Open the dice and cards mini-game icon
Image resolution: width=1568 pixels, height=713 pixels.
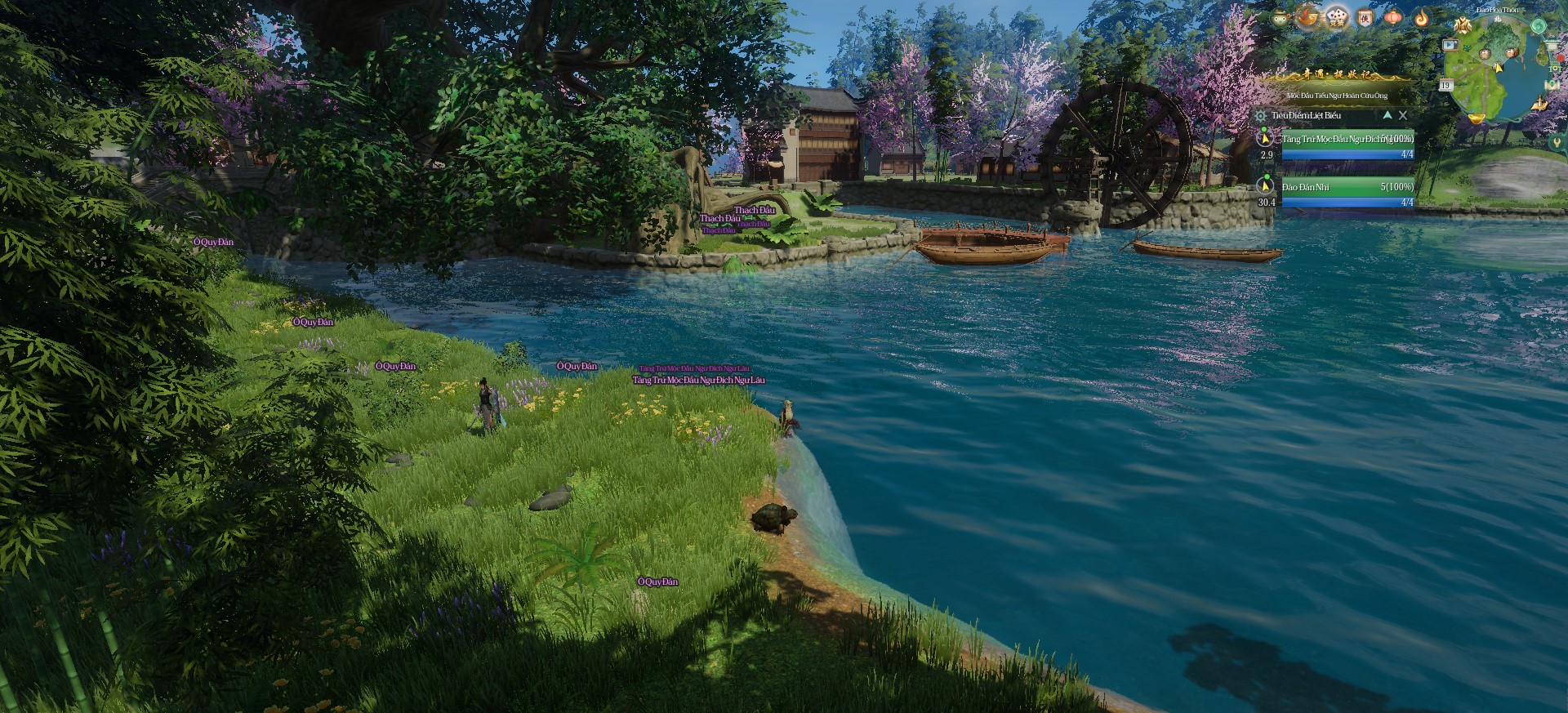click(1337, 16)
